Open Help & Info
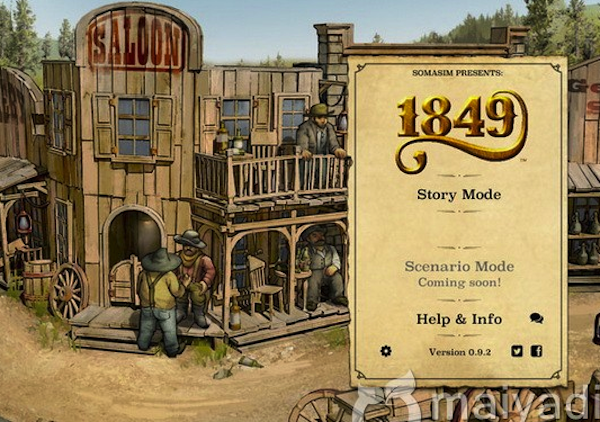600x422 pixels. click(x=458, y=319)
